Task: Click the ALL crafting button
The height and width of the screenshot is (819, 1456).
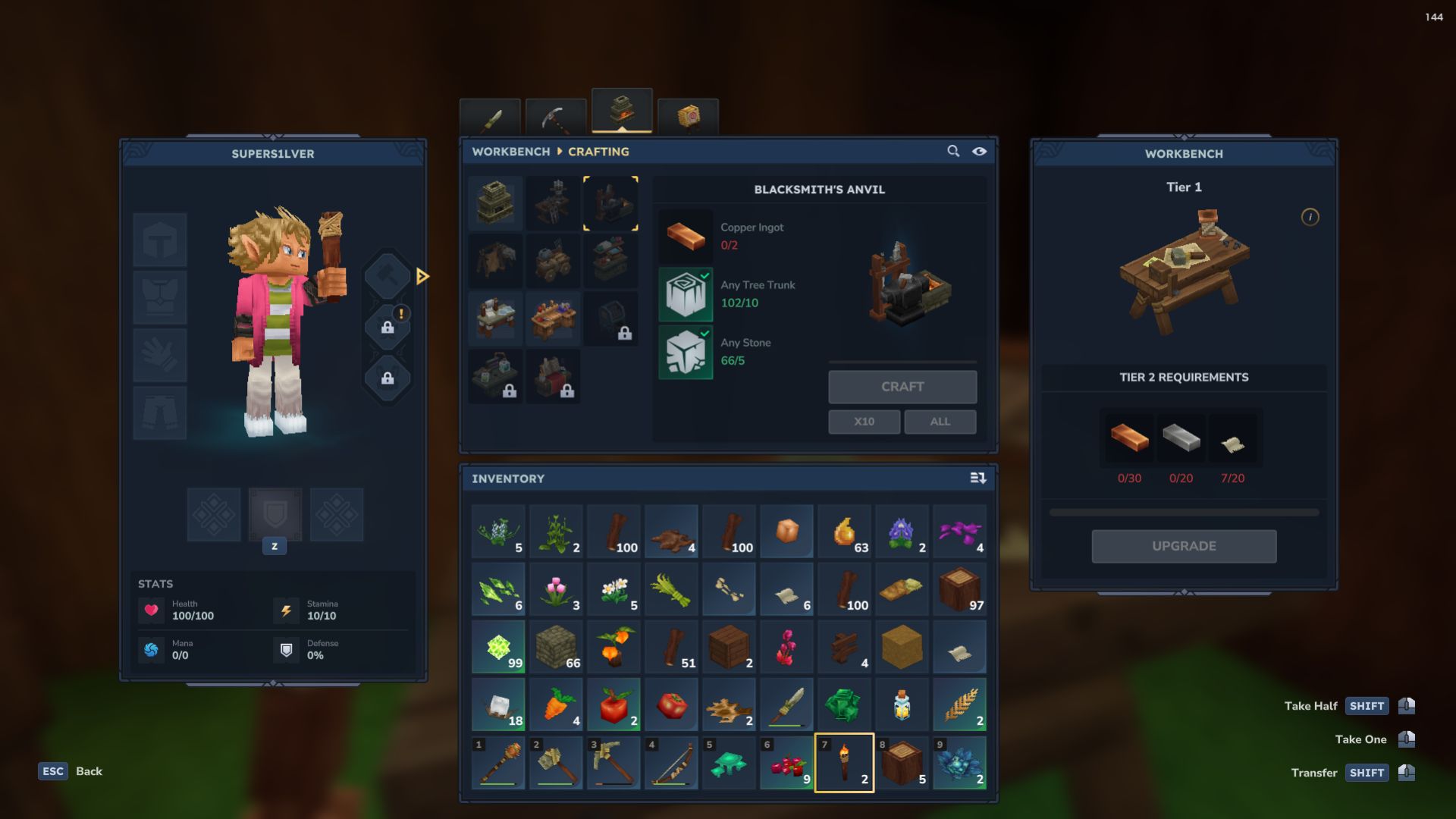Action: click(940, 421)
